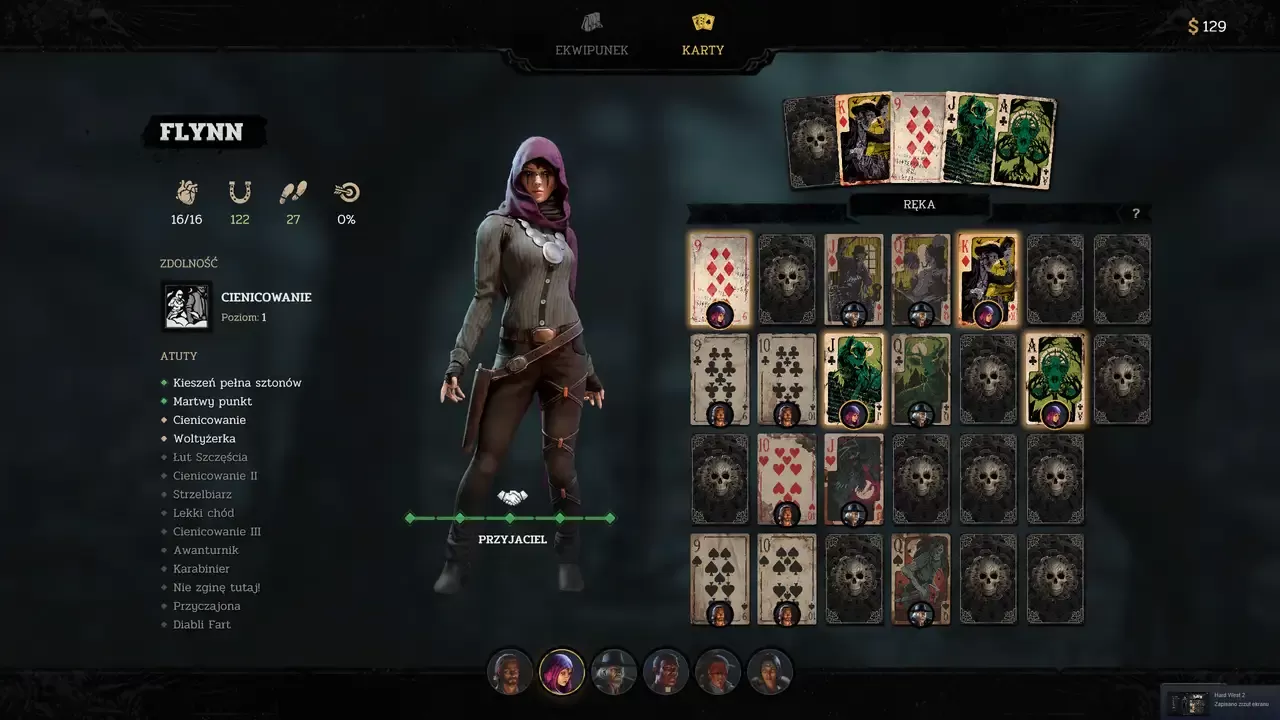1280x720 pixels.
Task: Open the Steam screenshot saved notification
Action: [1220, 699]
